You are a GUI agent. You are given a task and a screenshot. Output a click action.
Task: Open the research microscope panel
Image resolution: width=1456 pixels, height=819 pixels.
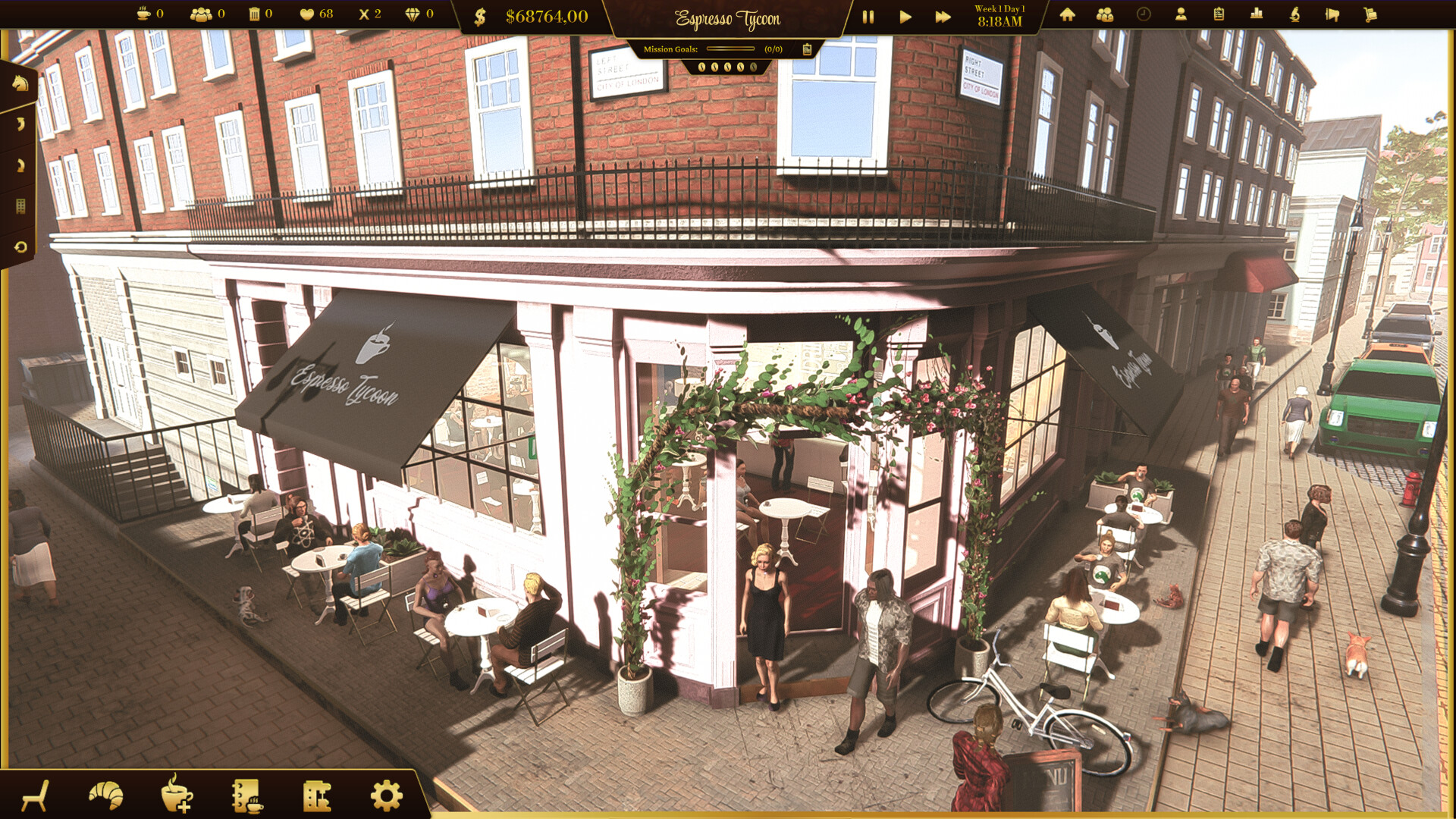pyautogui.click(x=1295, y=15)
